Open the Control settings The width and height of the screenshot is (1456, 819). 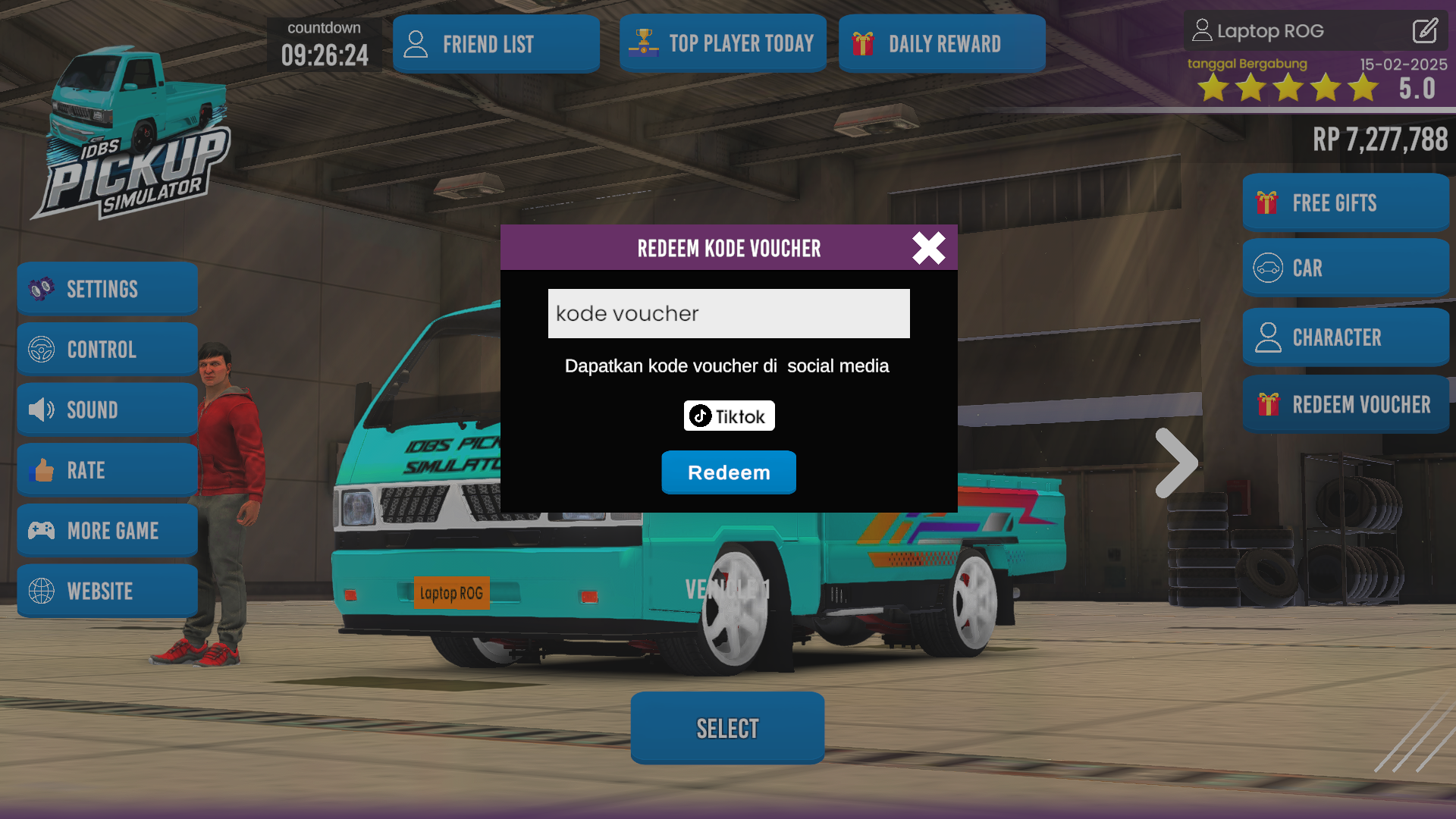point(107,349)
